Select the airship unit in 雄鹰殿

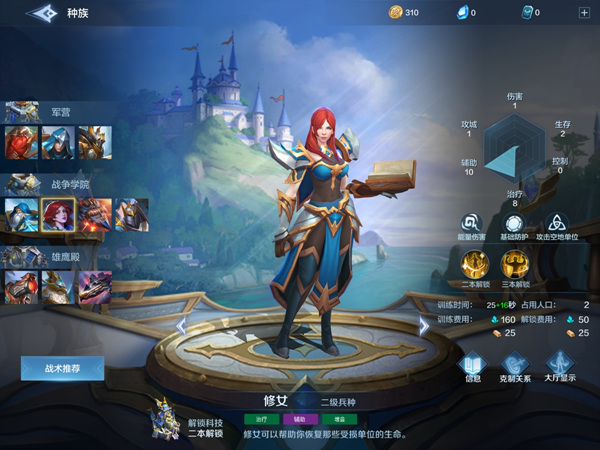95,287
